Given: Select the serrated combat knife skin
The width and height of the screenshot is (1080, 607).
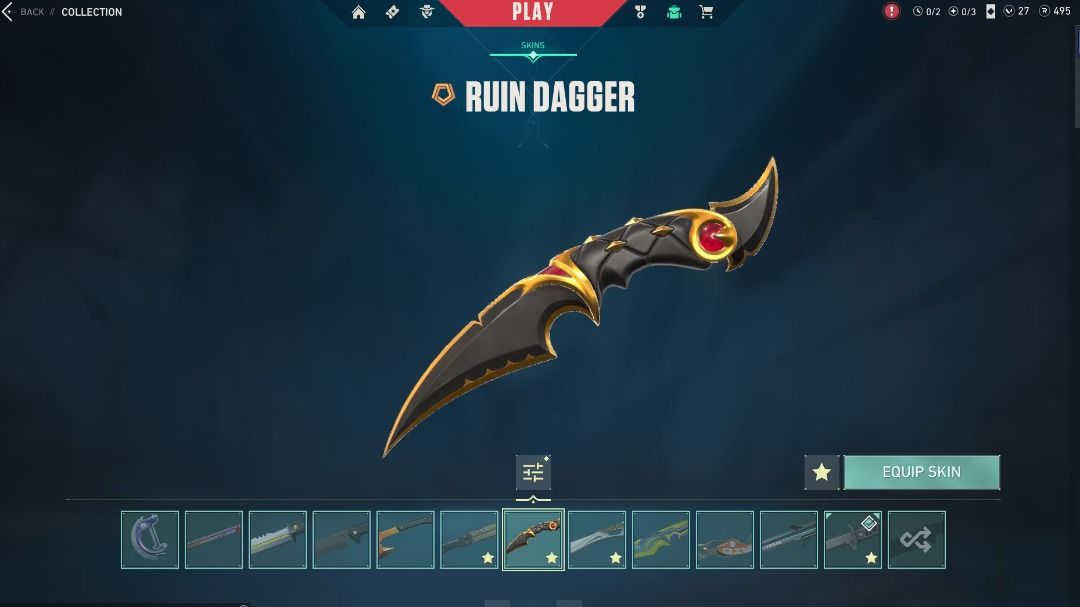Looking at the screenshot, I should pyautogui.click(x=277, y=540).
